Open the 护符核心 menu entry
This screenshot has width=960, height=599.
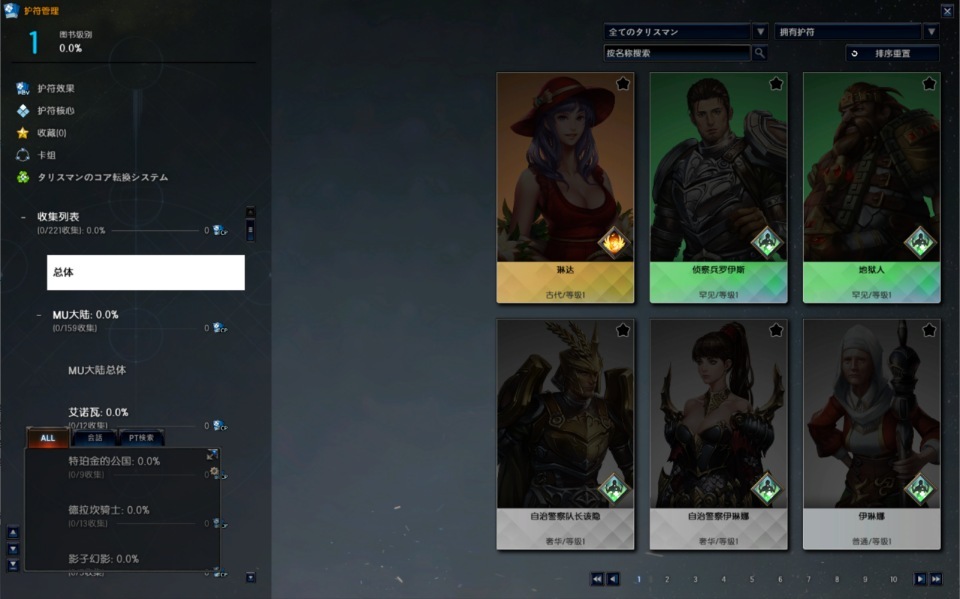(x=56, y=111)
